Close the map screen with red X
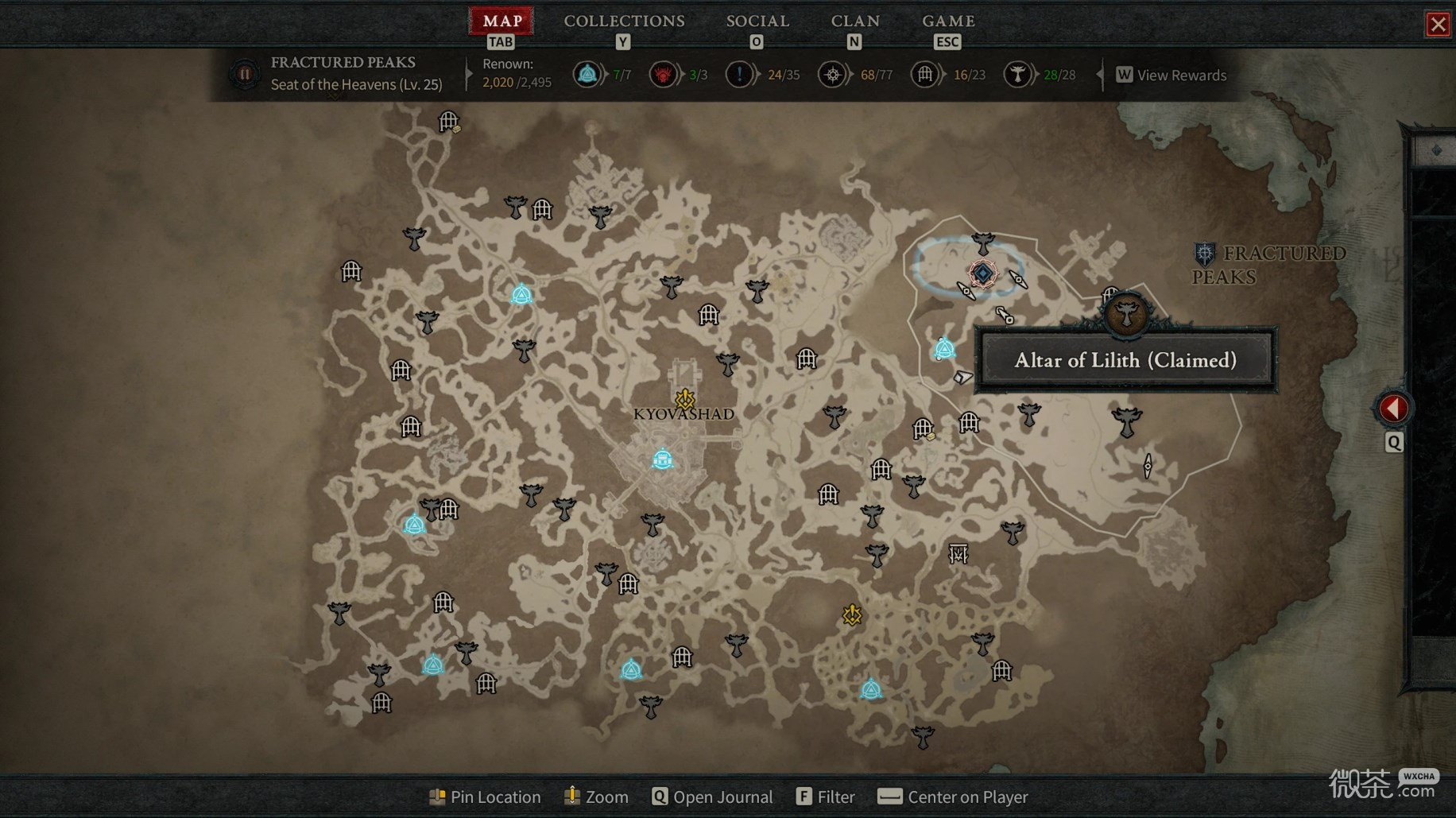Image resolution: width=1456 pixels, height=818 pixels. 1438,25
